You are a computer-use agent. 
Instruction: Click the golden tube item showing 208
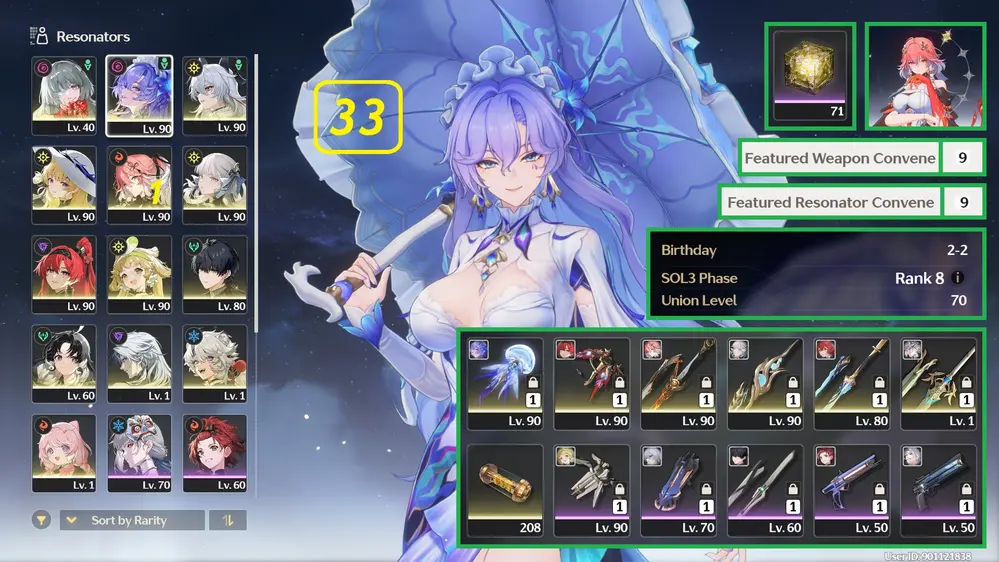click(505, 490)
